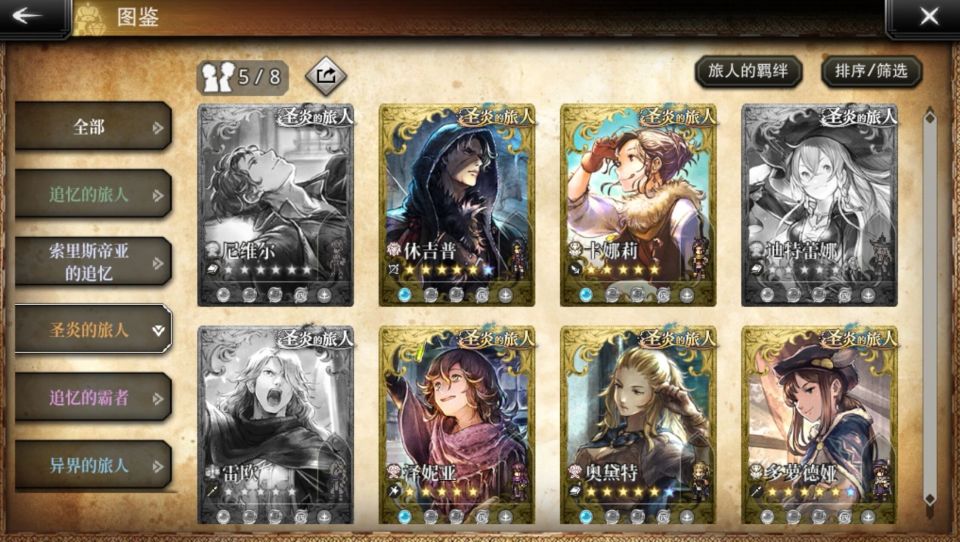
Task: Open 排序/筛选 sort and filter options
Action: coord(871,71)
